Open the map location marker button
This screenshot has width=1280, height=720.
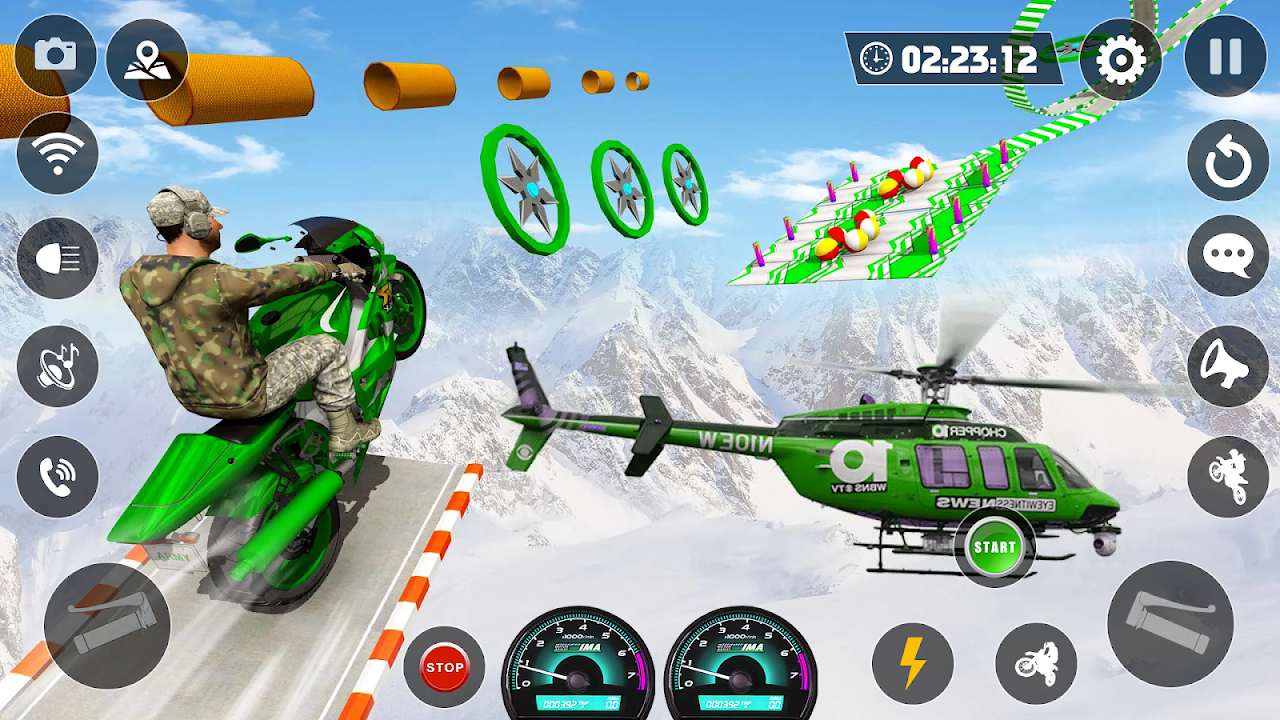point(146,60)
